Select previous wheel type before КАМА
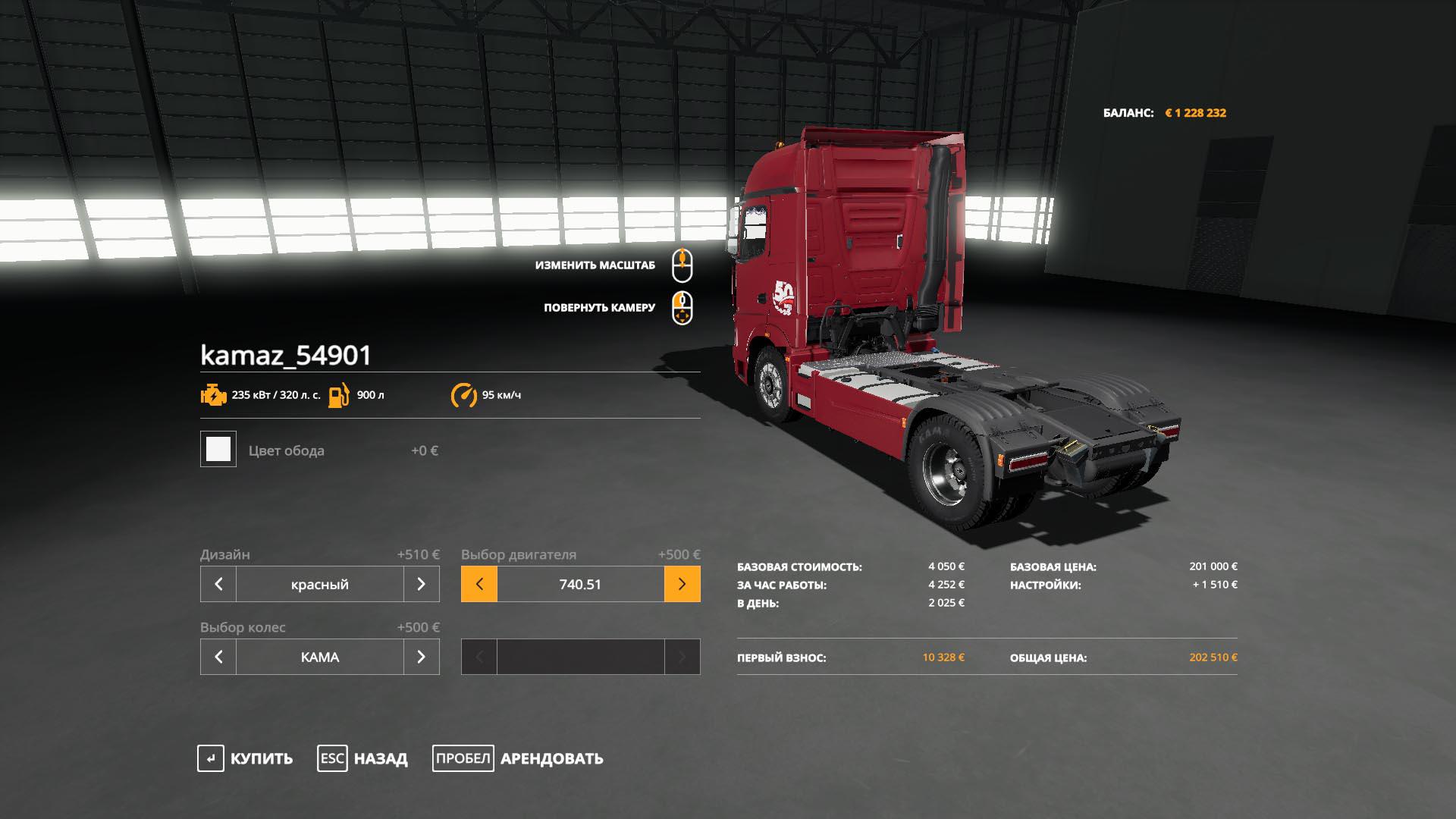Viewport: 1456px width, 819px height. [x=218, y=657]
